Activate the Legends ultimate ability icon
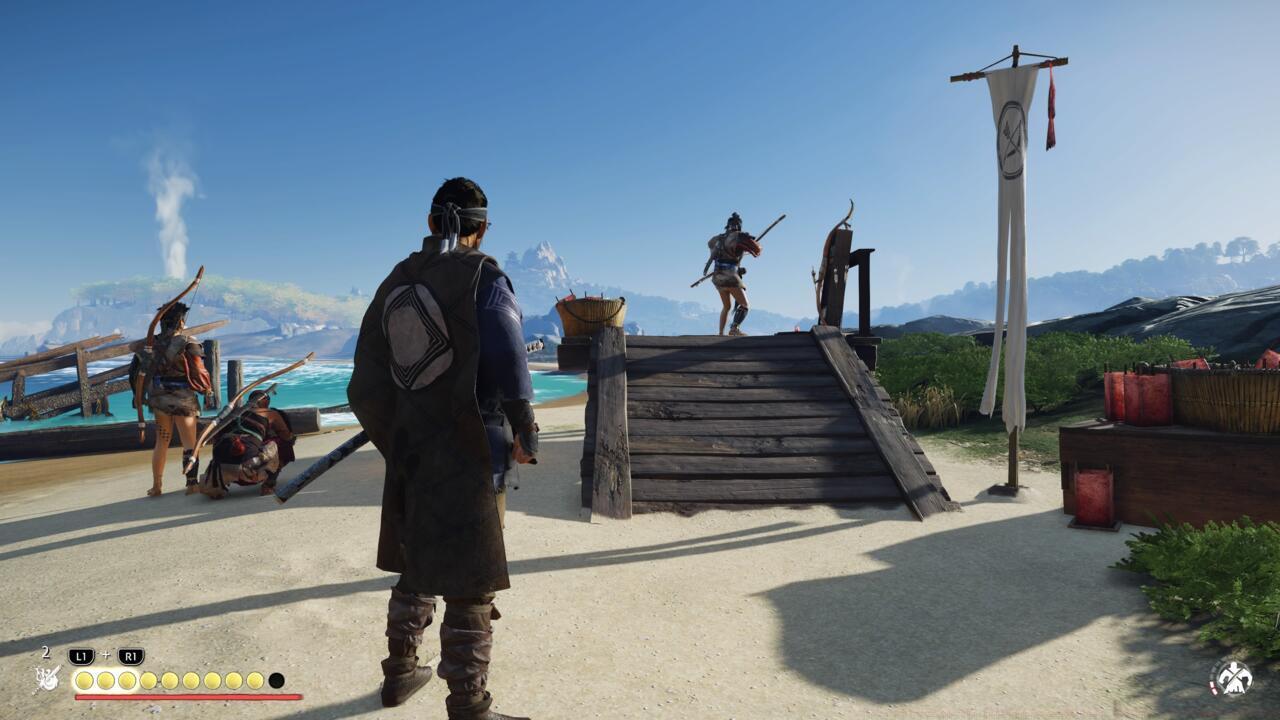1280x720 pixels. tap(48, 679)
